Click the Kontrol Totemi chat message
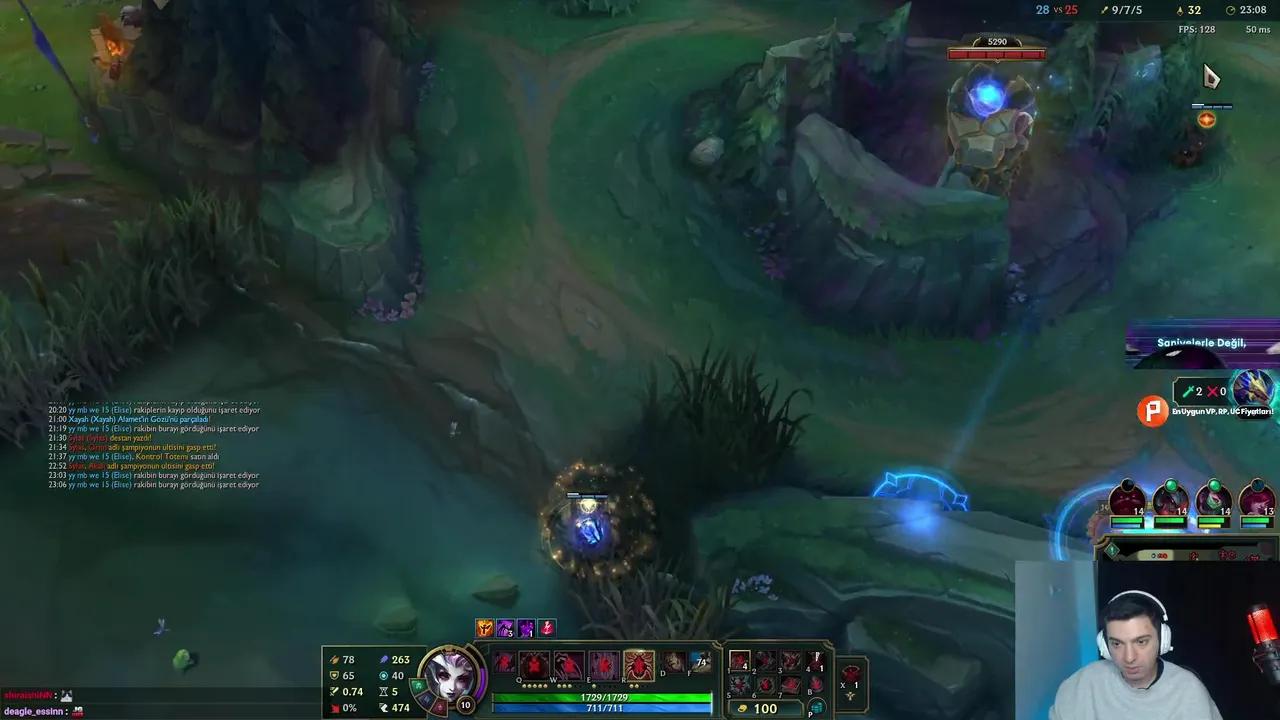The height and width of the screenshot is (720, 1280). point(150,456)
